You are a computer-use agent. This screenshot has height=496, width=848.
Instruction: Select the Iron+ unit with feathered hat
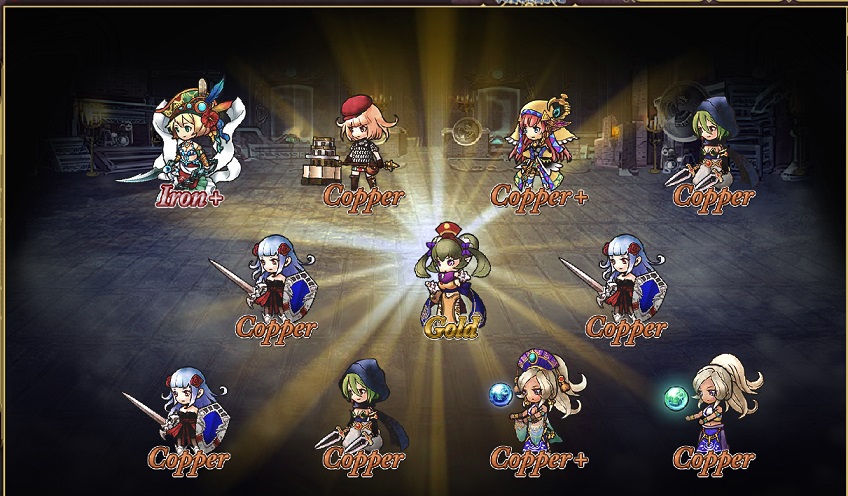click(x=196, y=138)
